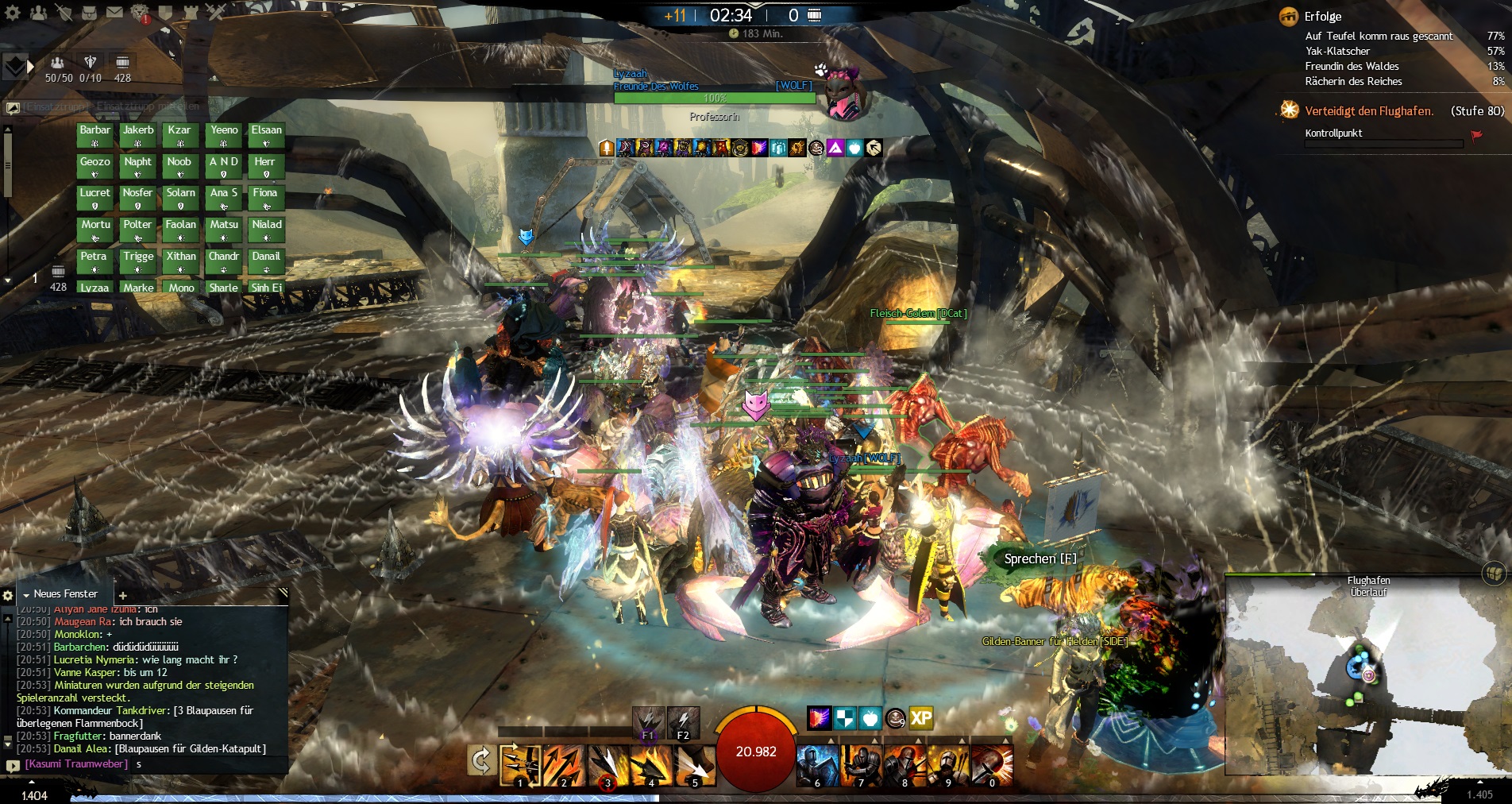
Task: Activate weapon skill 2 with triple arrows
Action: click(x=564, y=766)
